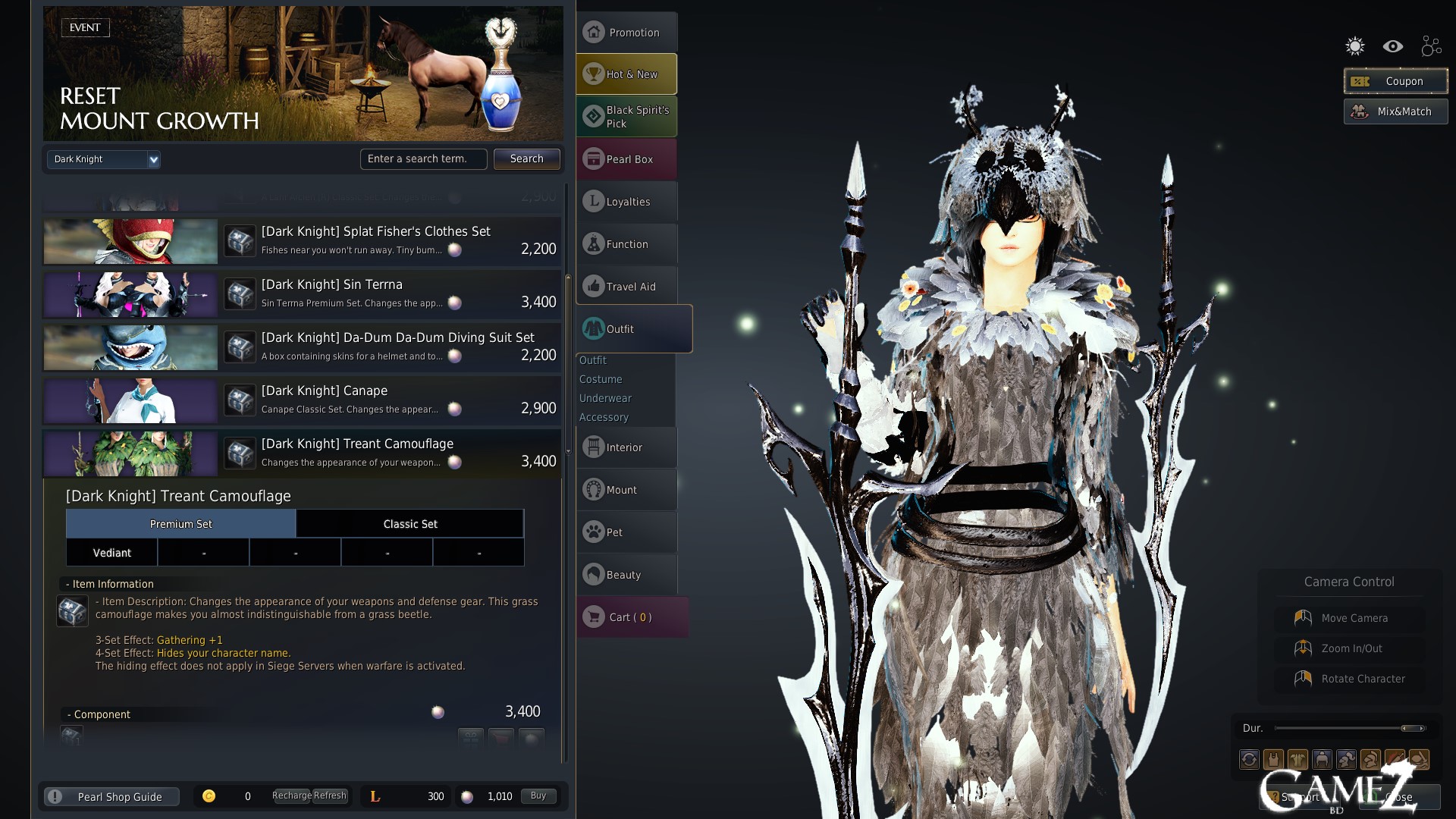Select the Premium Set tab
This screenshot has width=1456, height=819.
pos(180,524)
